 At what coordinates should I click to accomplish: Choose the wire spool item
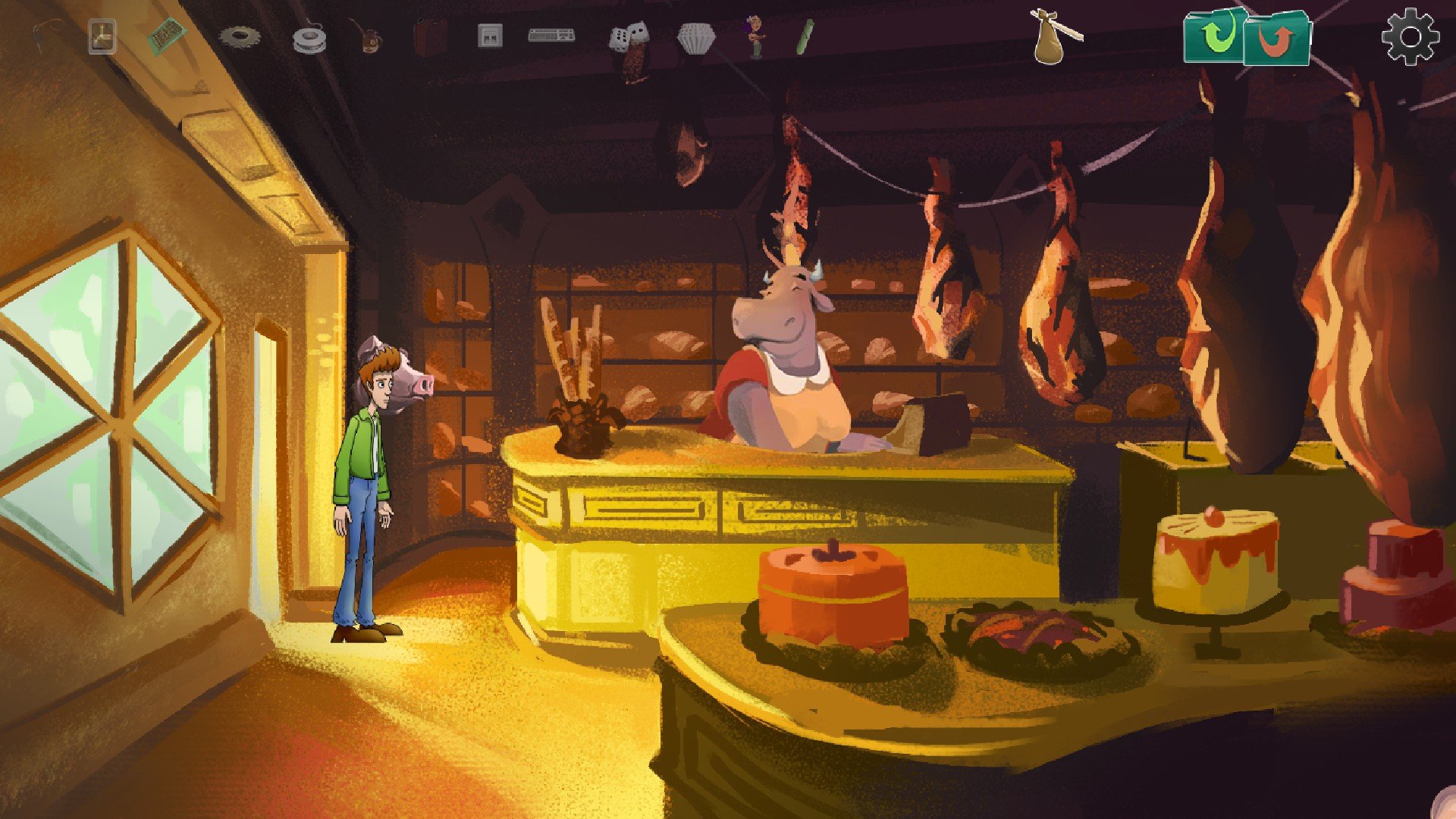tap(309, 39)
